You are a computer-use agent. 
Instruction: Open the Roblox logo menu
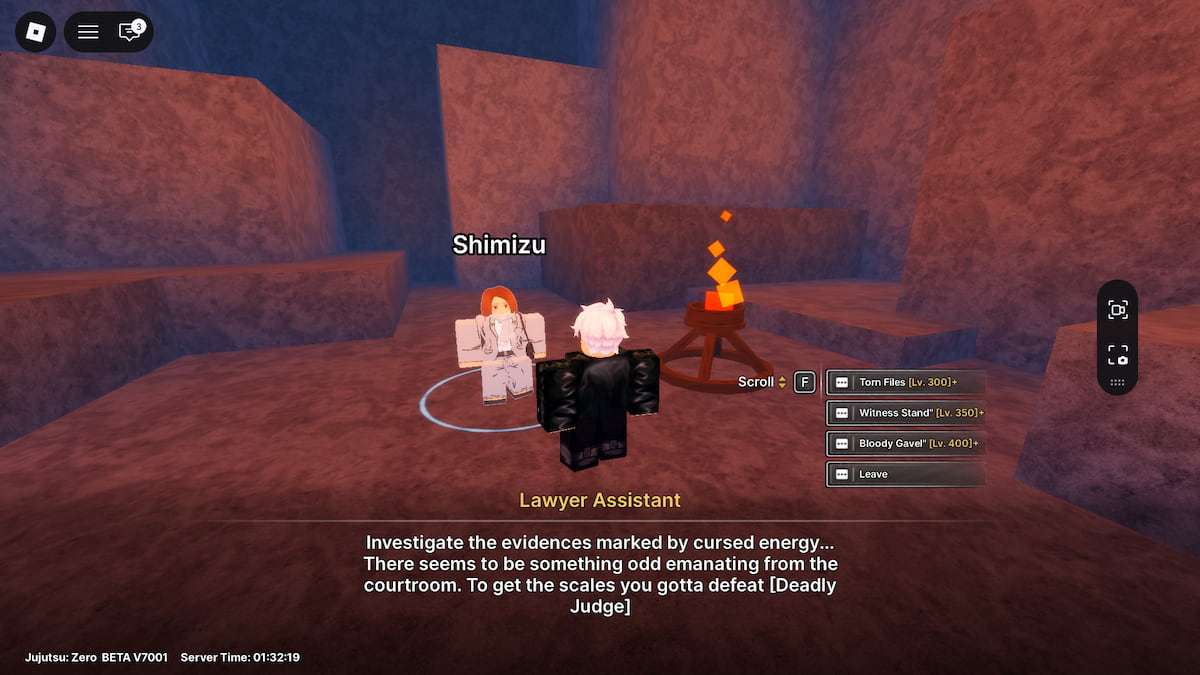[x=36, y=32]
